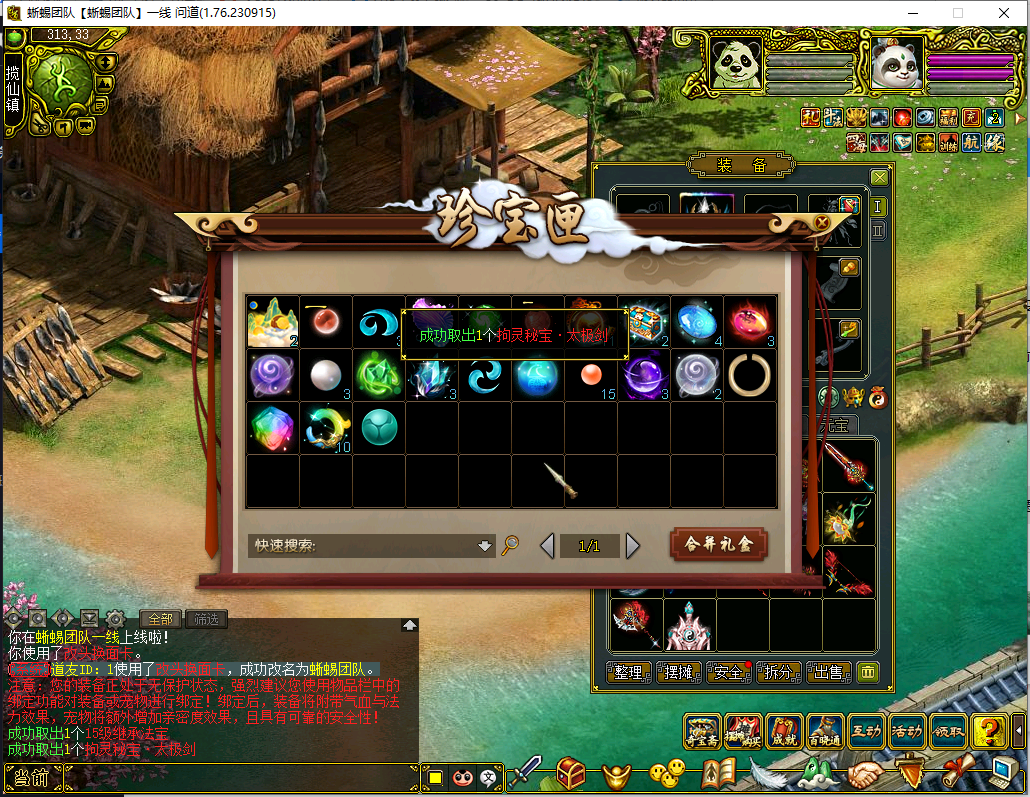Switch chat to the 筛选 filter tab
Image resolution: width=1030 pixels, height=797 pixels.
click(x=206, y=619)
